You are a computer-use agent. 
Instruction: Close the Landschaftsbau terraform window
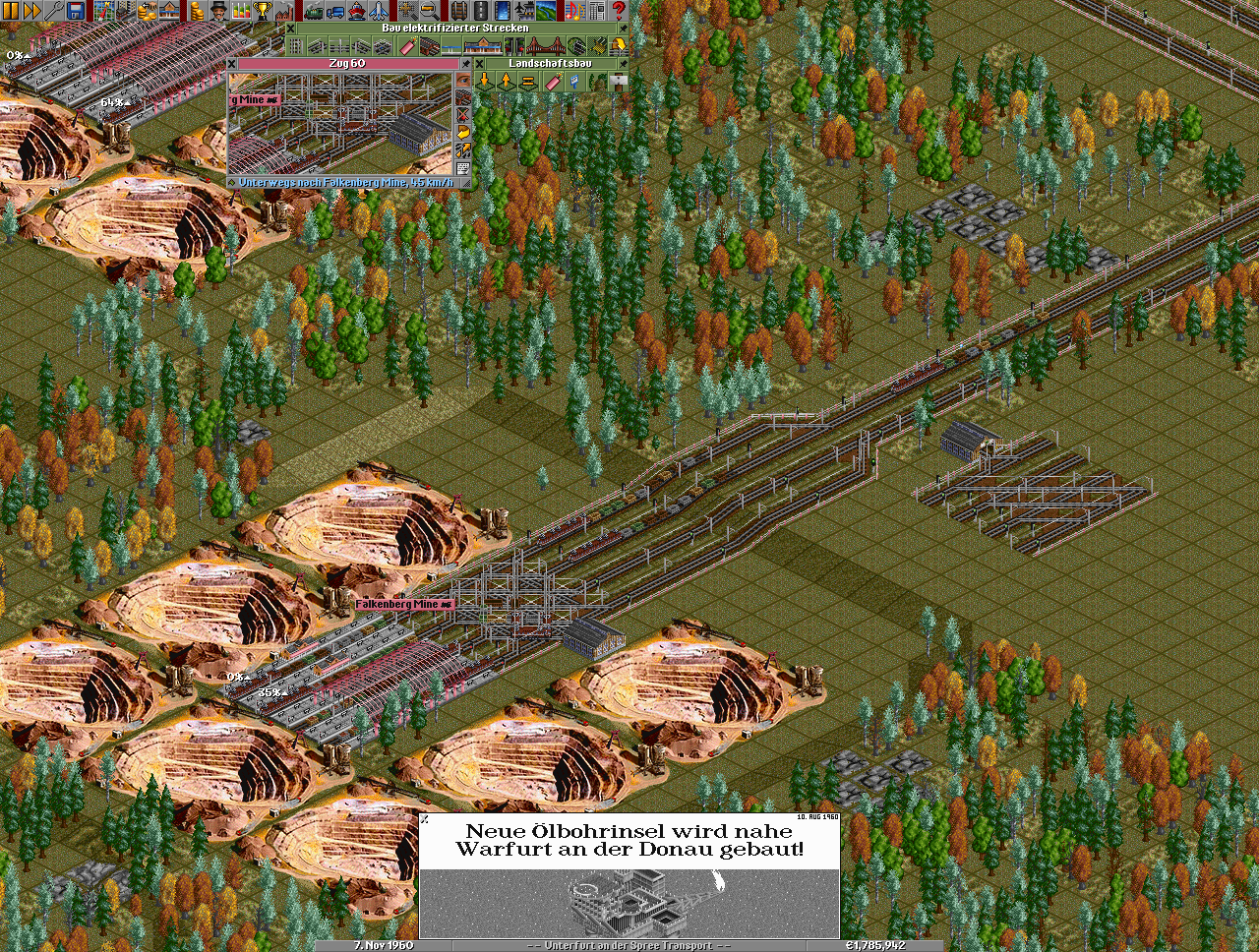(x=480, y=63)
